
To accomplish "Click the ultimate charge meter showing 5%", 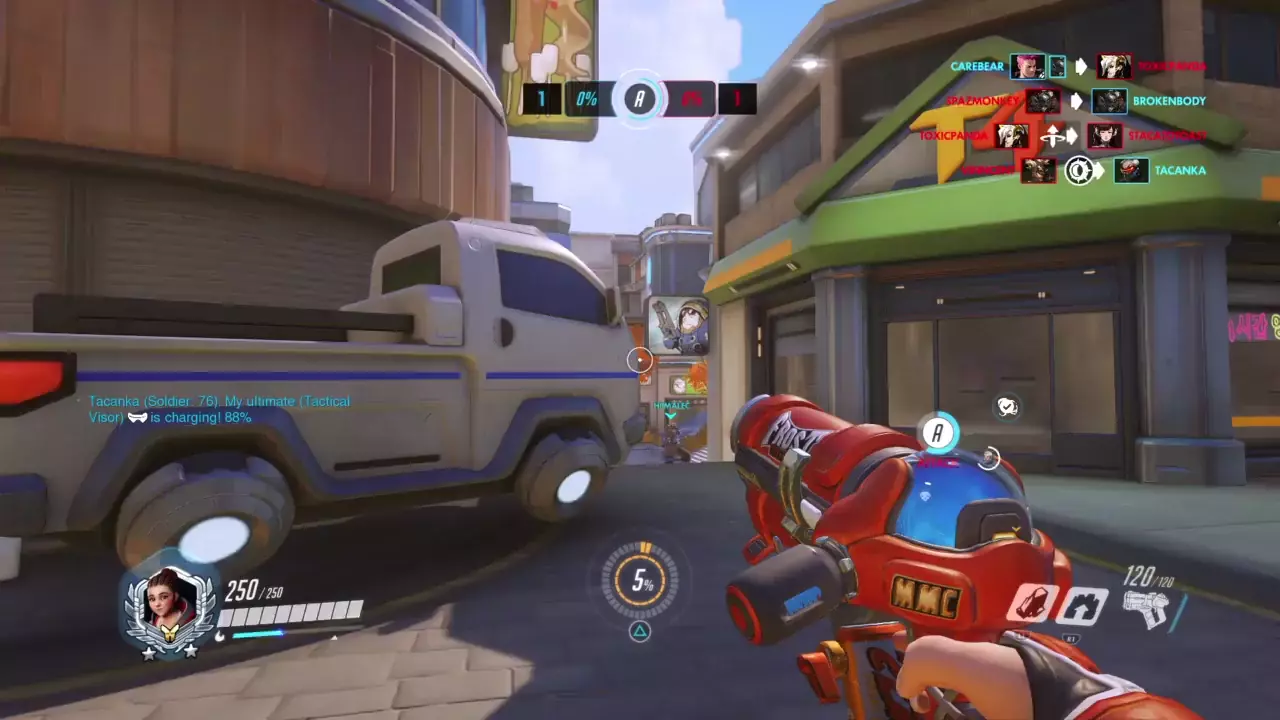I will (x=640, y=580).
